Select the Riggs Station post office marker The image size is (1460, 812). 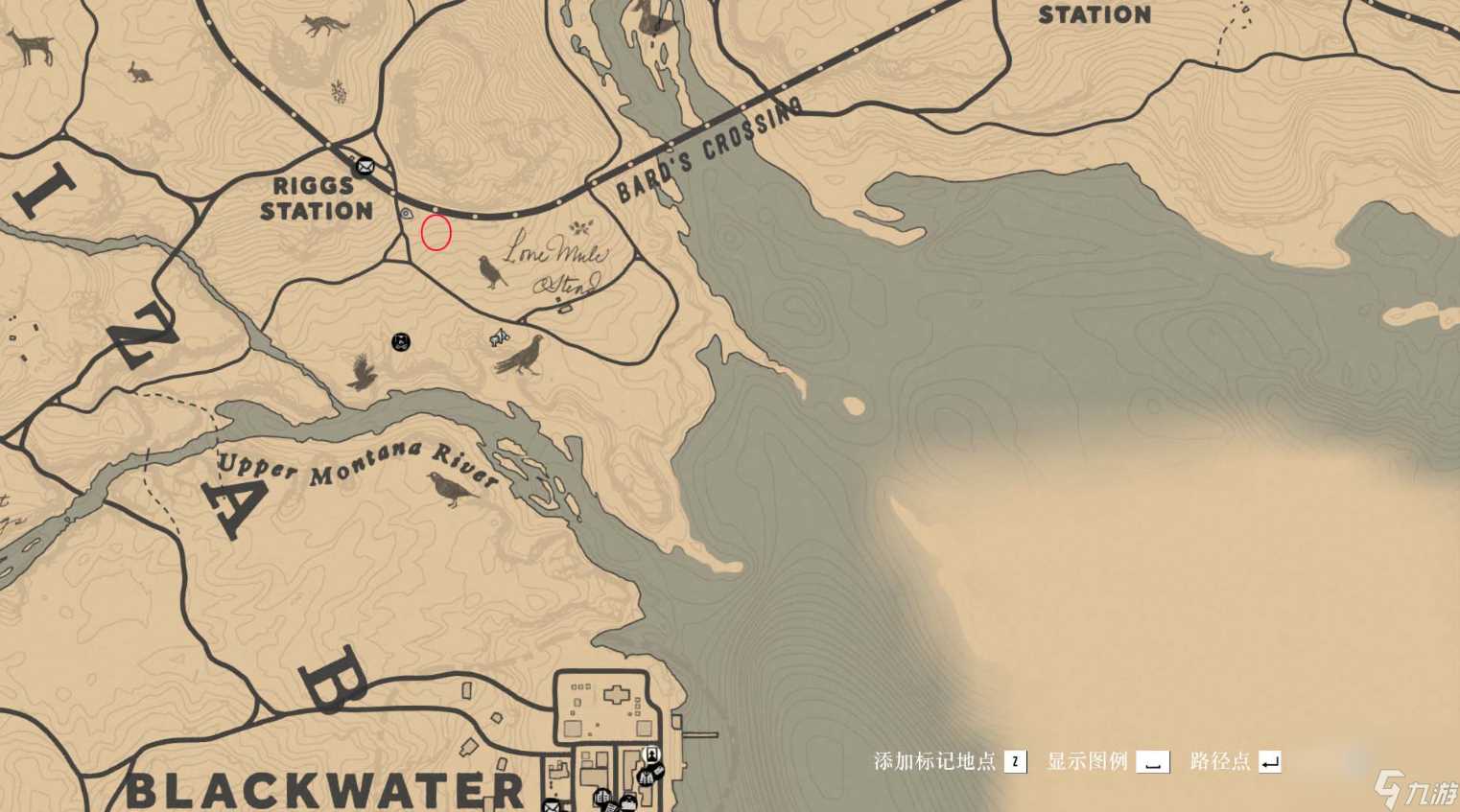click(x=365, y=167)
